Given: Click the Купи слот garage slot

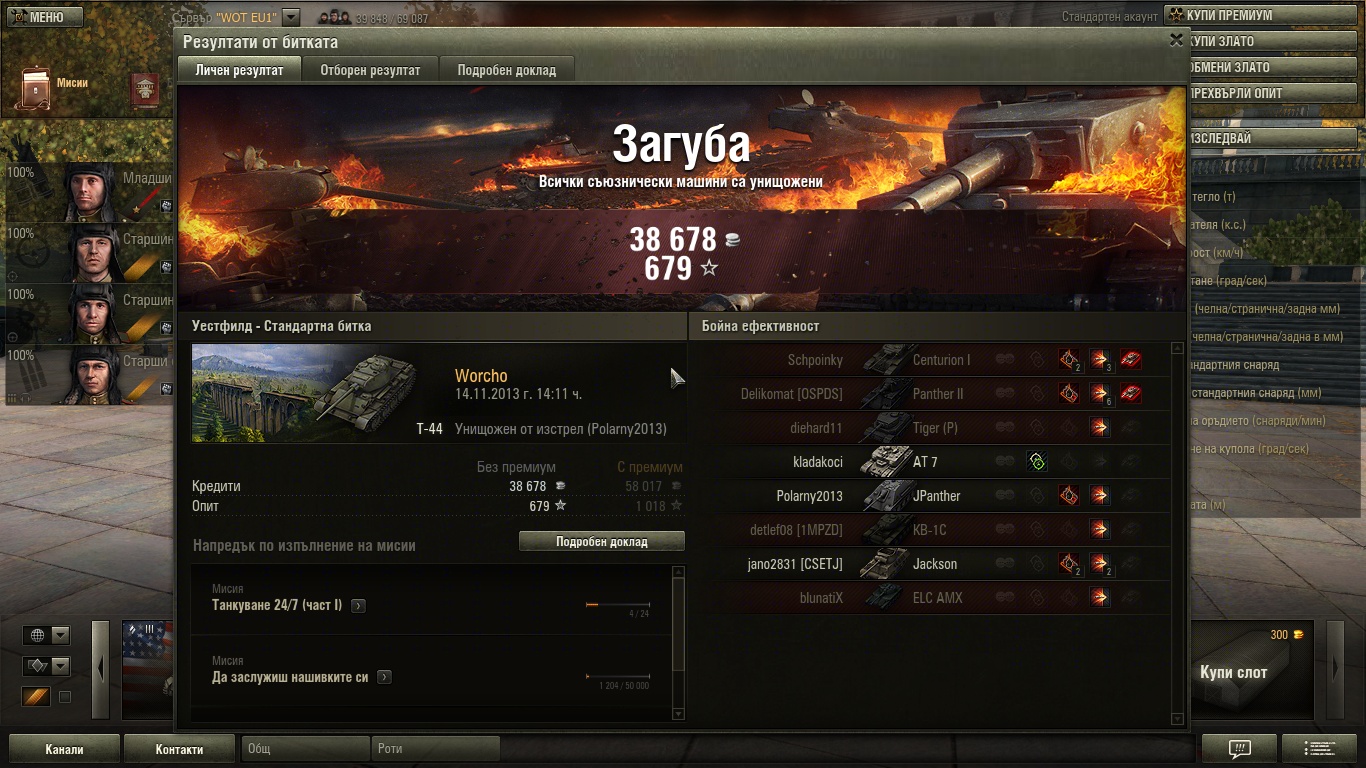Looking at the screenshot, I should click(x=1233, y=672).
